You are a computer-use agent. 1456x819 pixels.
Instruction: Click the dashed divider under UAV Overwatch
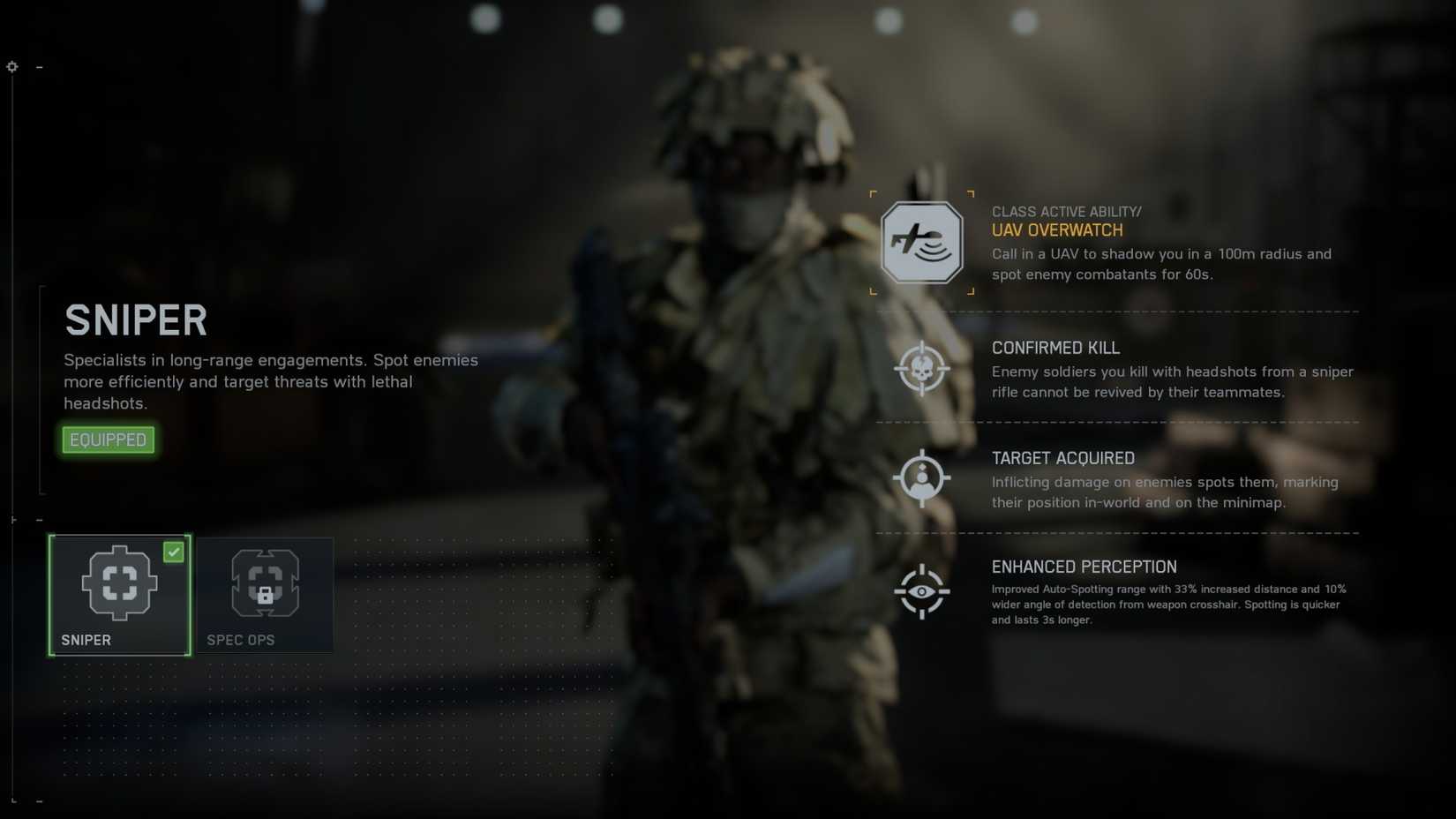1116,311
